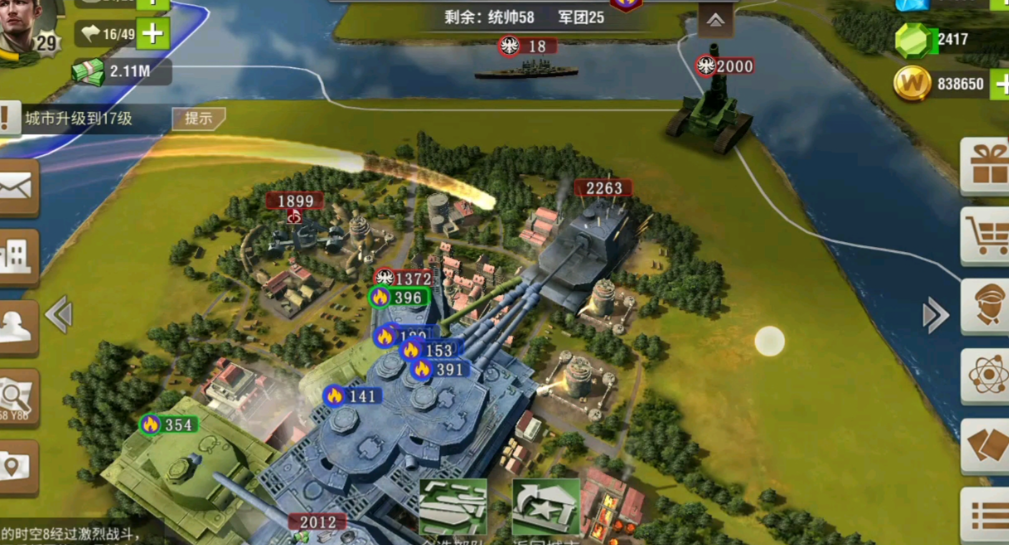Screen dimensions: 1009x545
Task: Click the 提示 hint button
Action: pyautogui.click(x=198, y=118)
